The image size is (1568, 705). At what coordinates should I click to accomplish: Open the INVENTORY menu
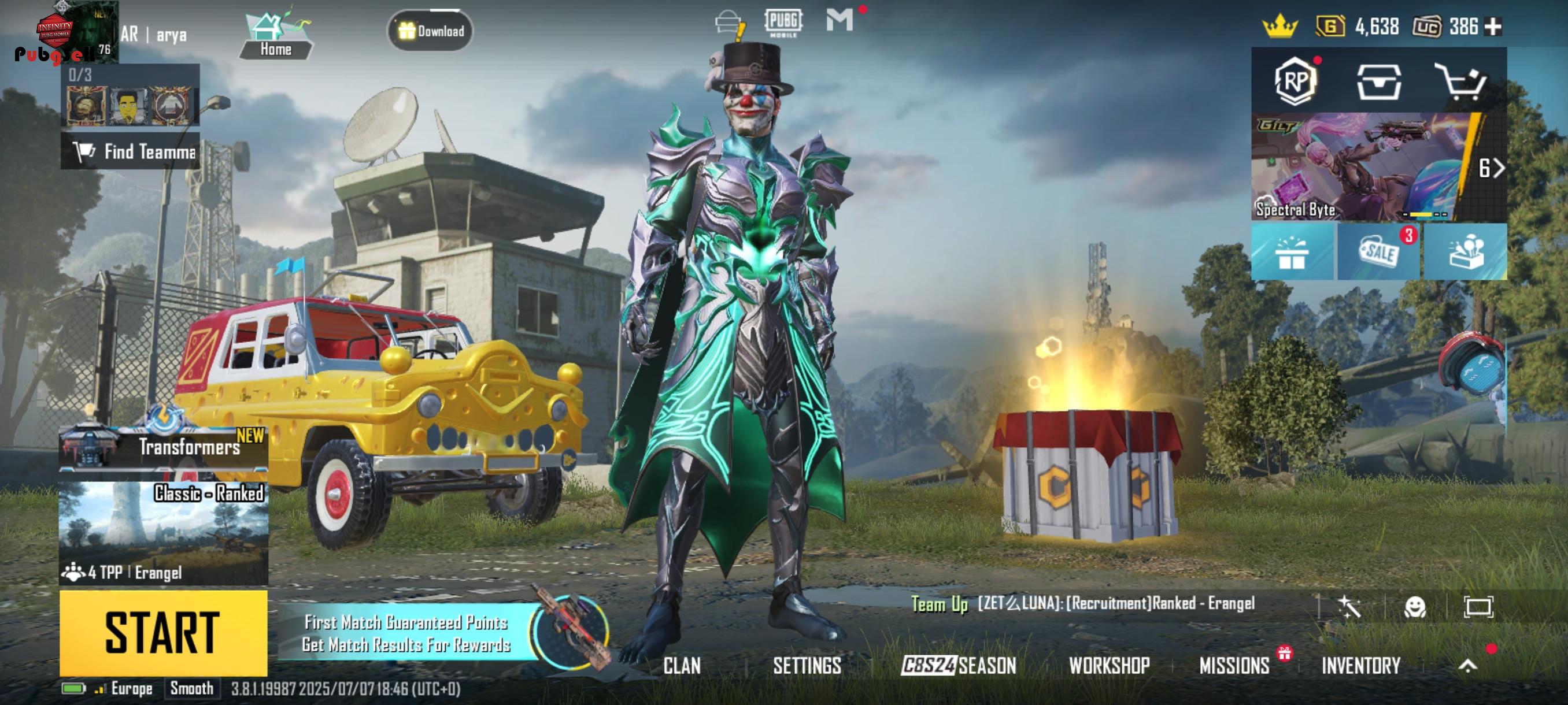1361,666
